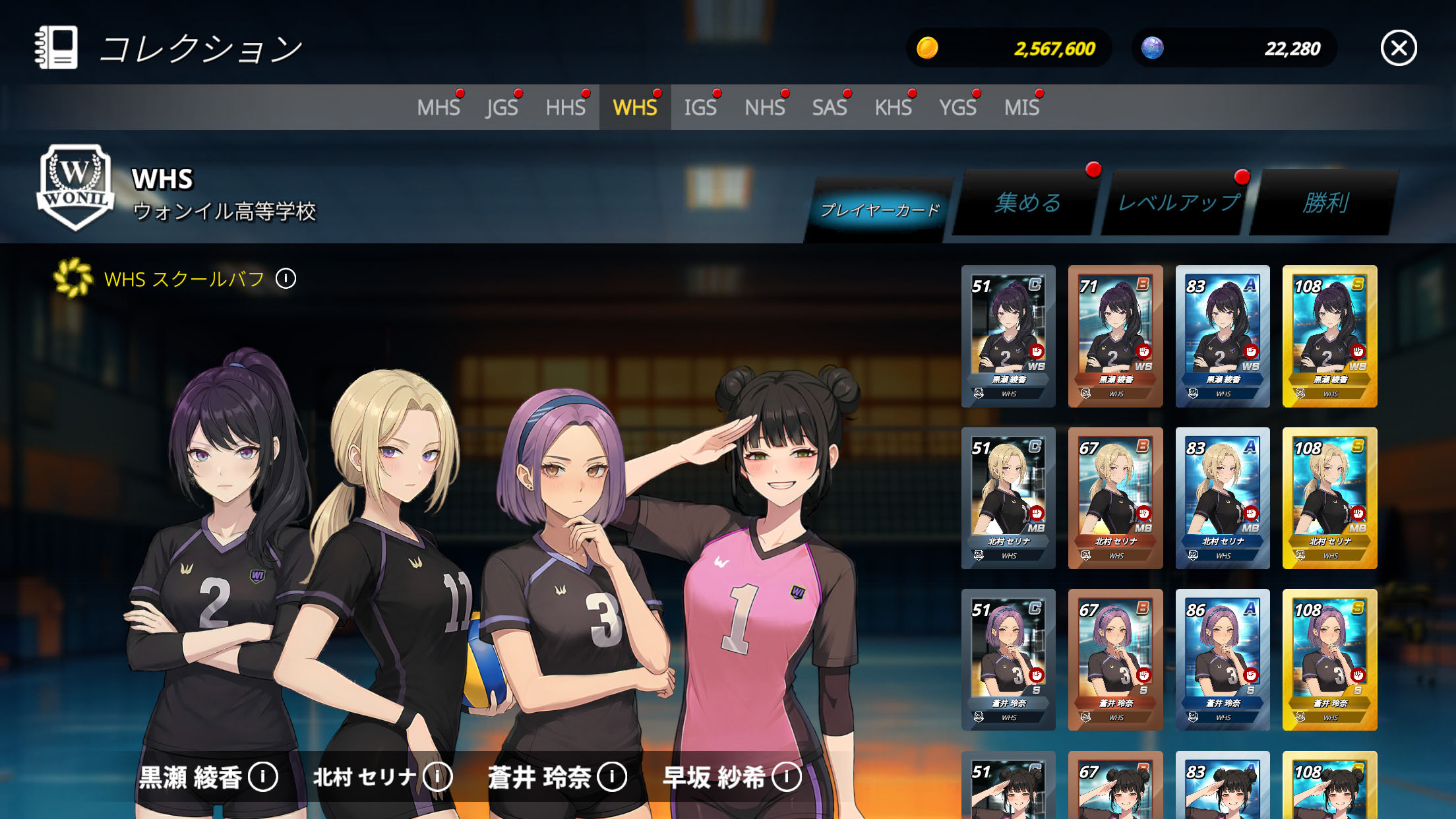Choose the C-rank 51 北村 セリナ card

pos(1008,498)
